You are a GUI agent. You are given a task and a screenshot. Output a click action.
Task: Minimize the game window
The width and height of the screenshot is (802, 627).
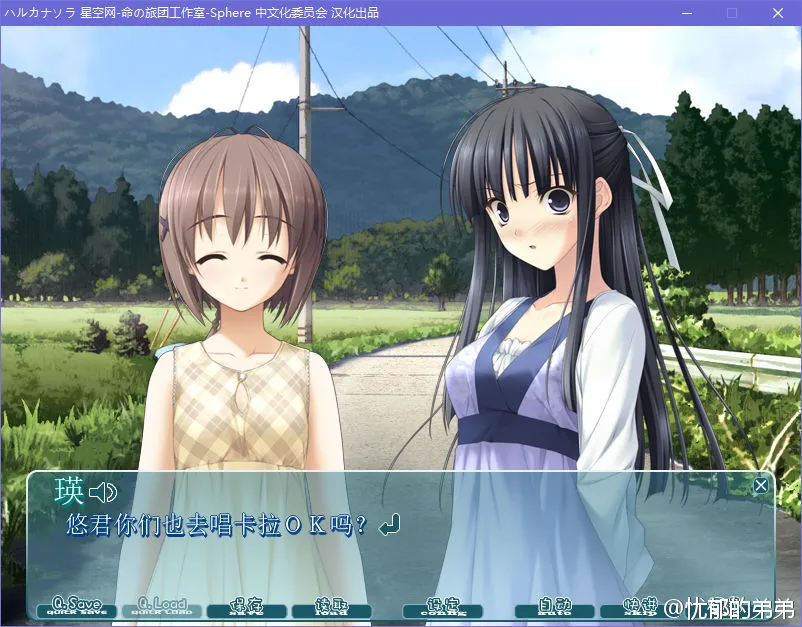pos(686,13)
